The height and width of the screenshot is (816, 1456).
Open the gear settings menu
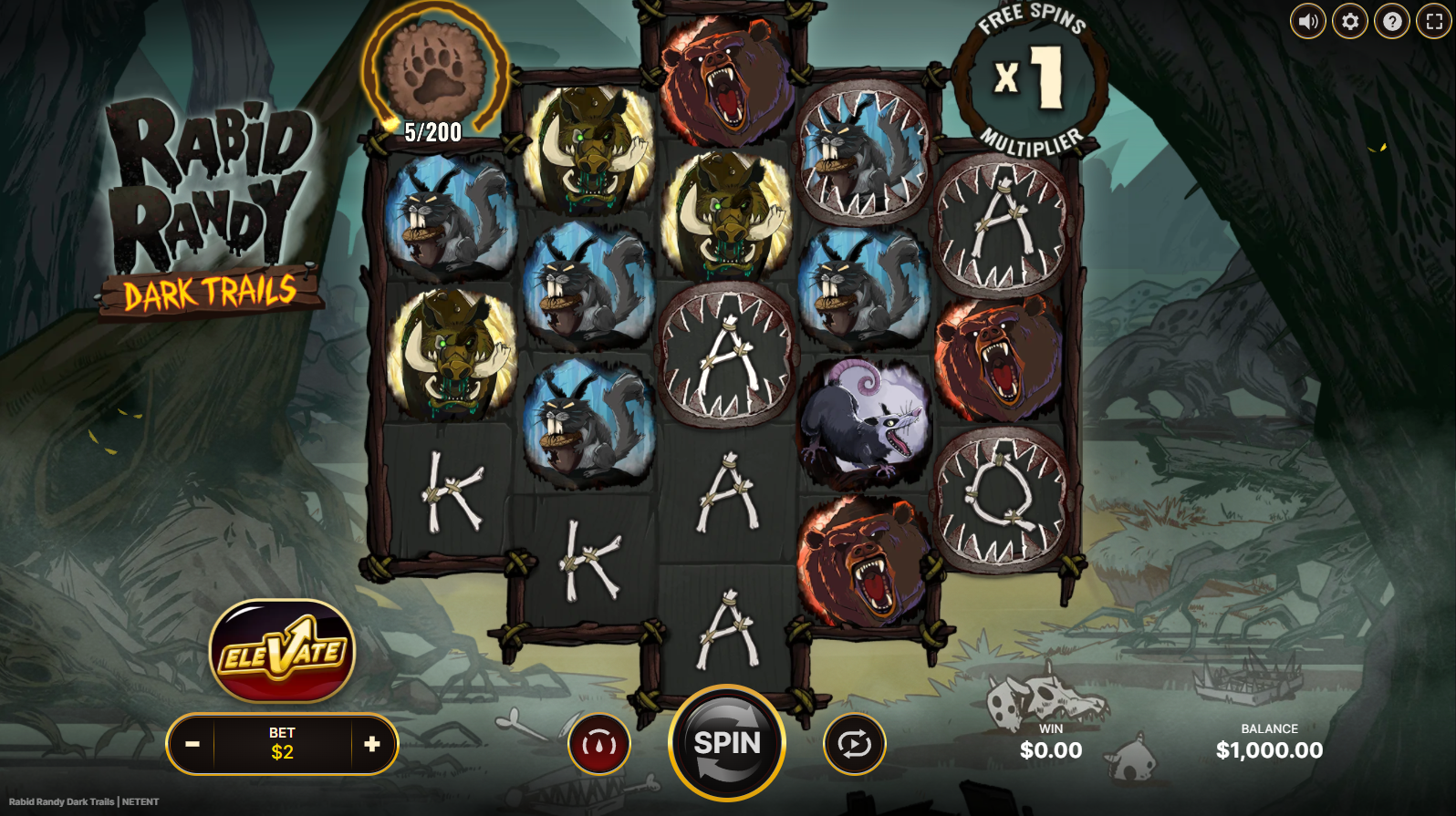click(x=1349, y=21)
